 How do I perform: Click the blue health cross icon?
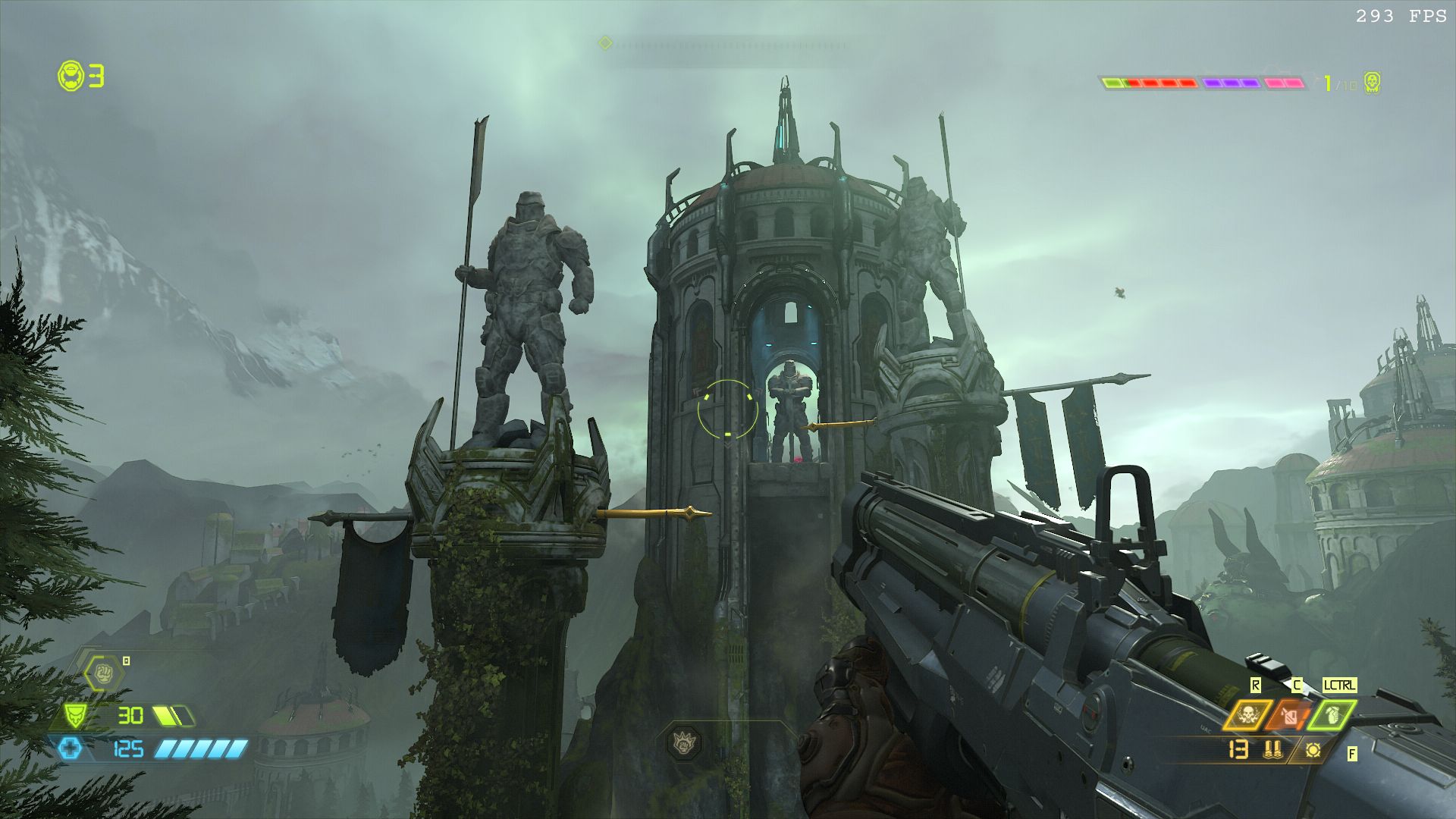click(x=71, y=749)
